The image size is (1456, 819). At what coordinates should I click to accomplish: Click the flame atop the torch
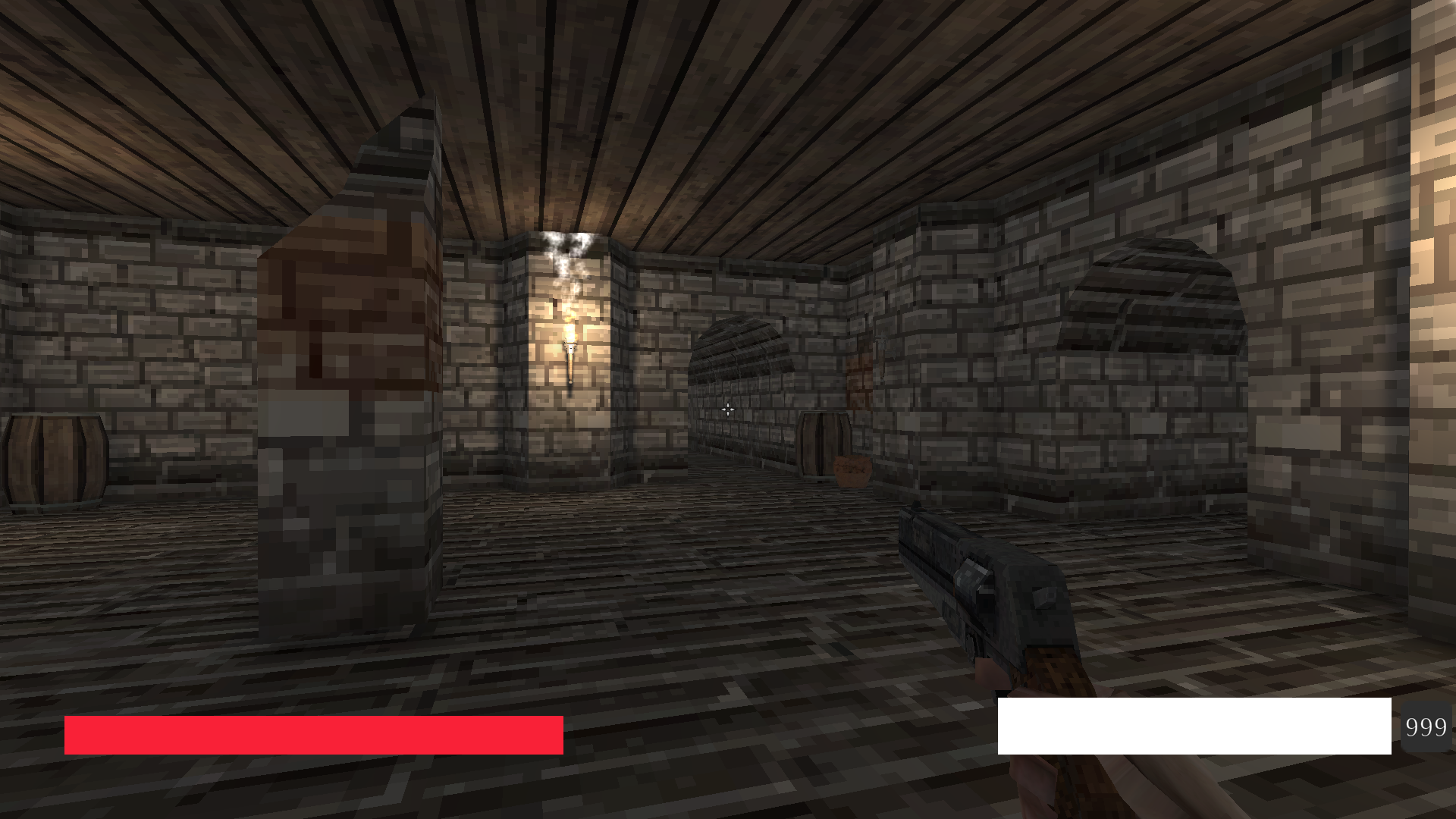[x=570, y=326]
